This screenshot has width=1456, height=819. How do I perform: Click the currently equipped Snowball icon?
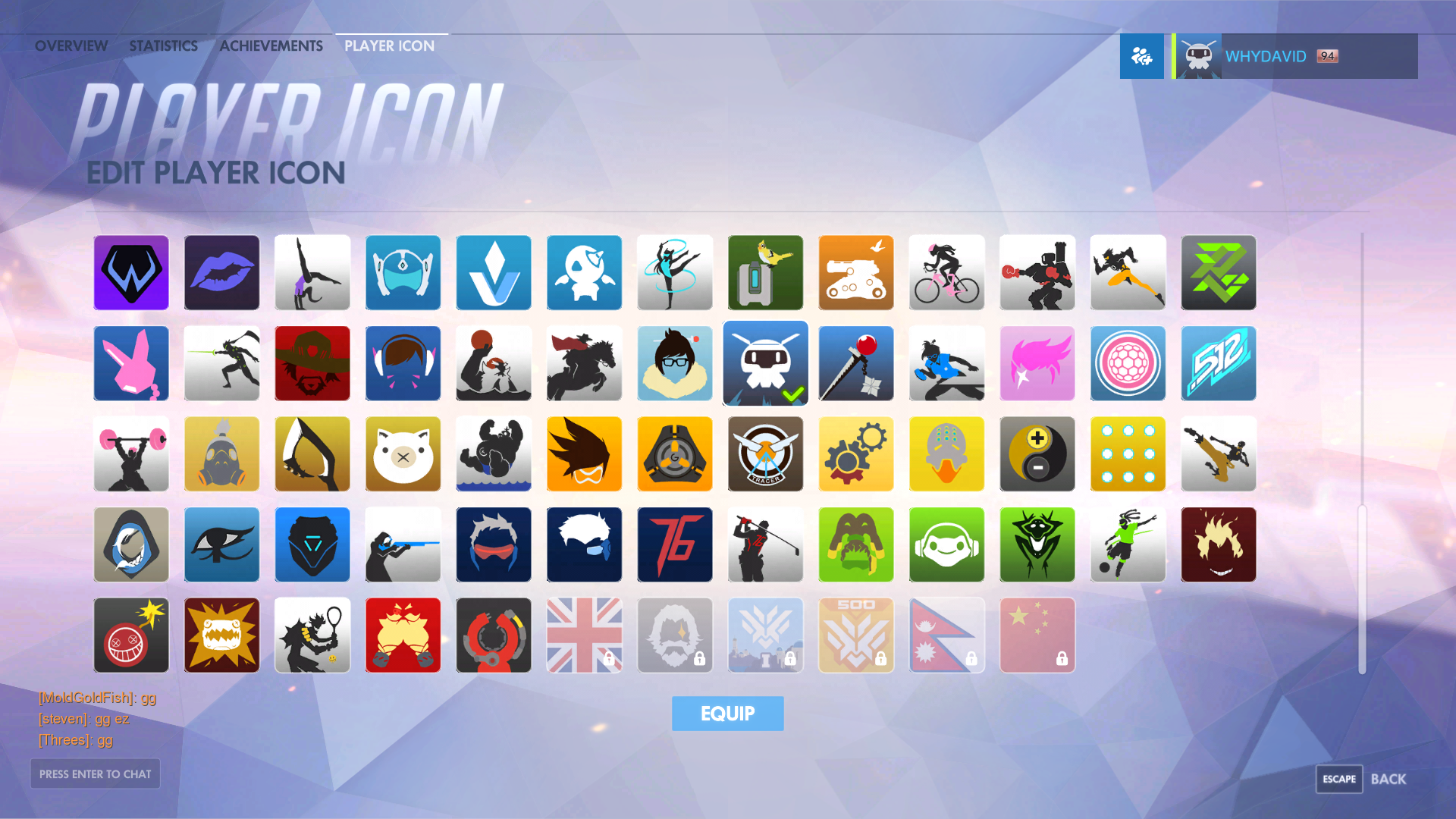pos(765,363)
